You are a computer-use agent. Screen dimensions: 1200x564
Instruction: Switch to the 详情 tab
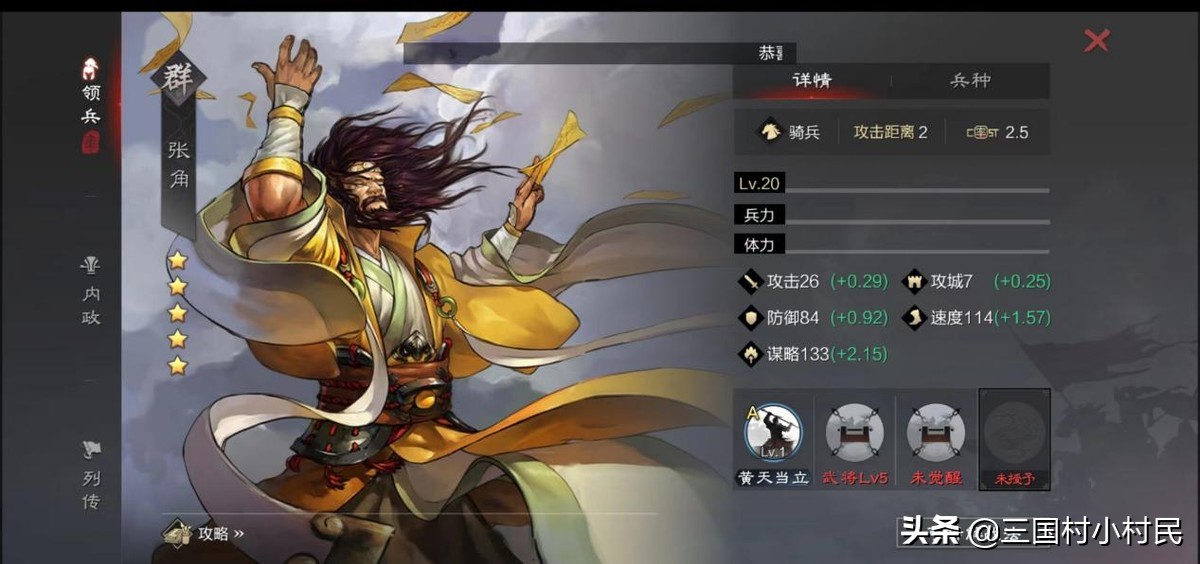tap(812, 81)
